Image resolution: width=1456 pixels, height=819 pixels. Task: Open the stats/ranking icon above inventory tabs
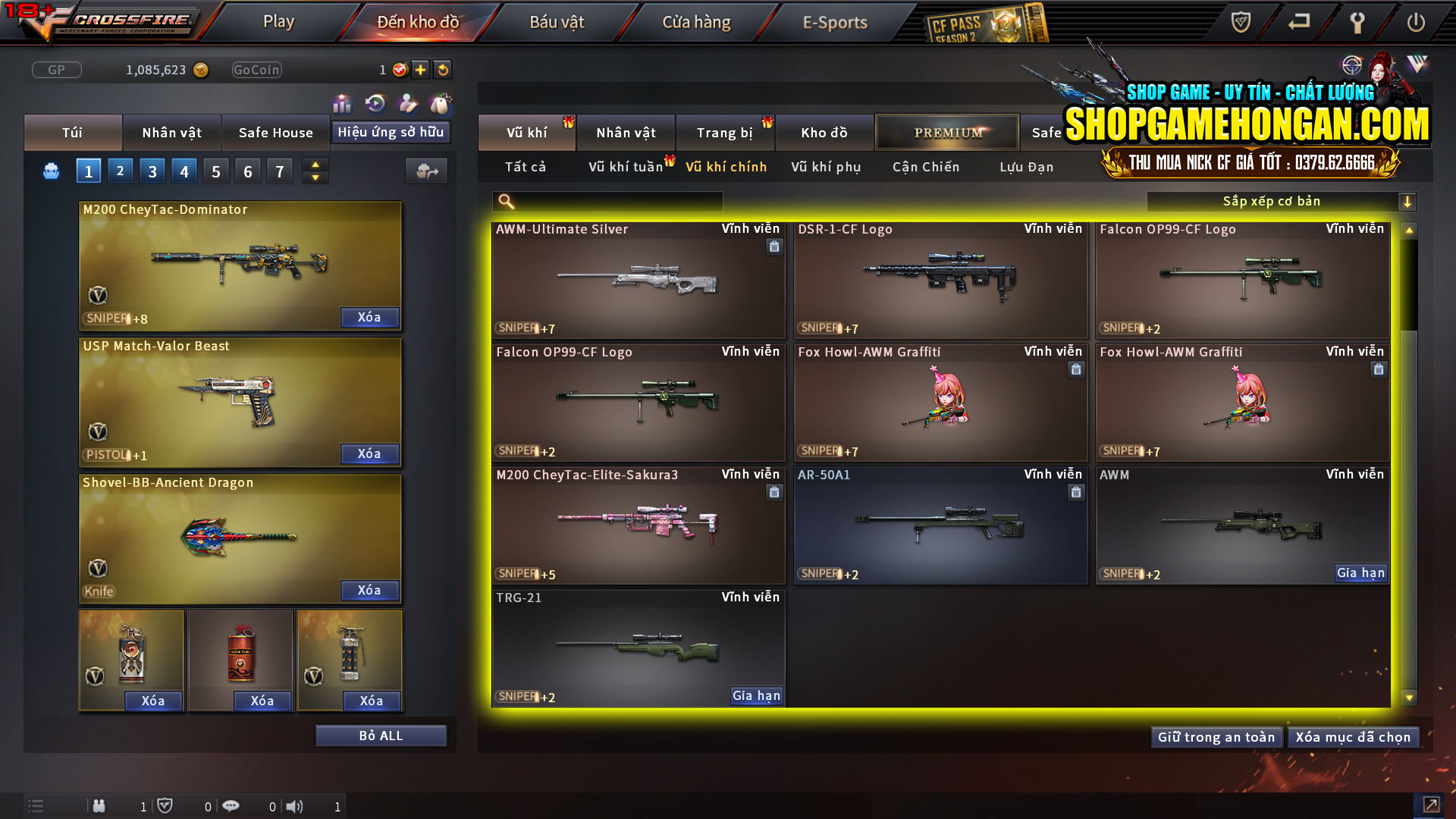point(342,102)
